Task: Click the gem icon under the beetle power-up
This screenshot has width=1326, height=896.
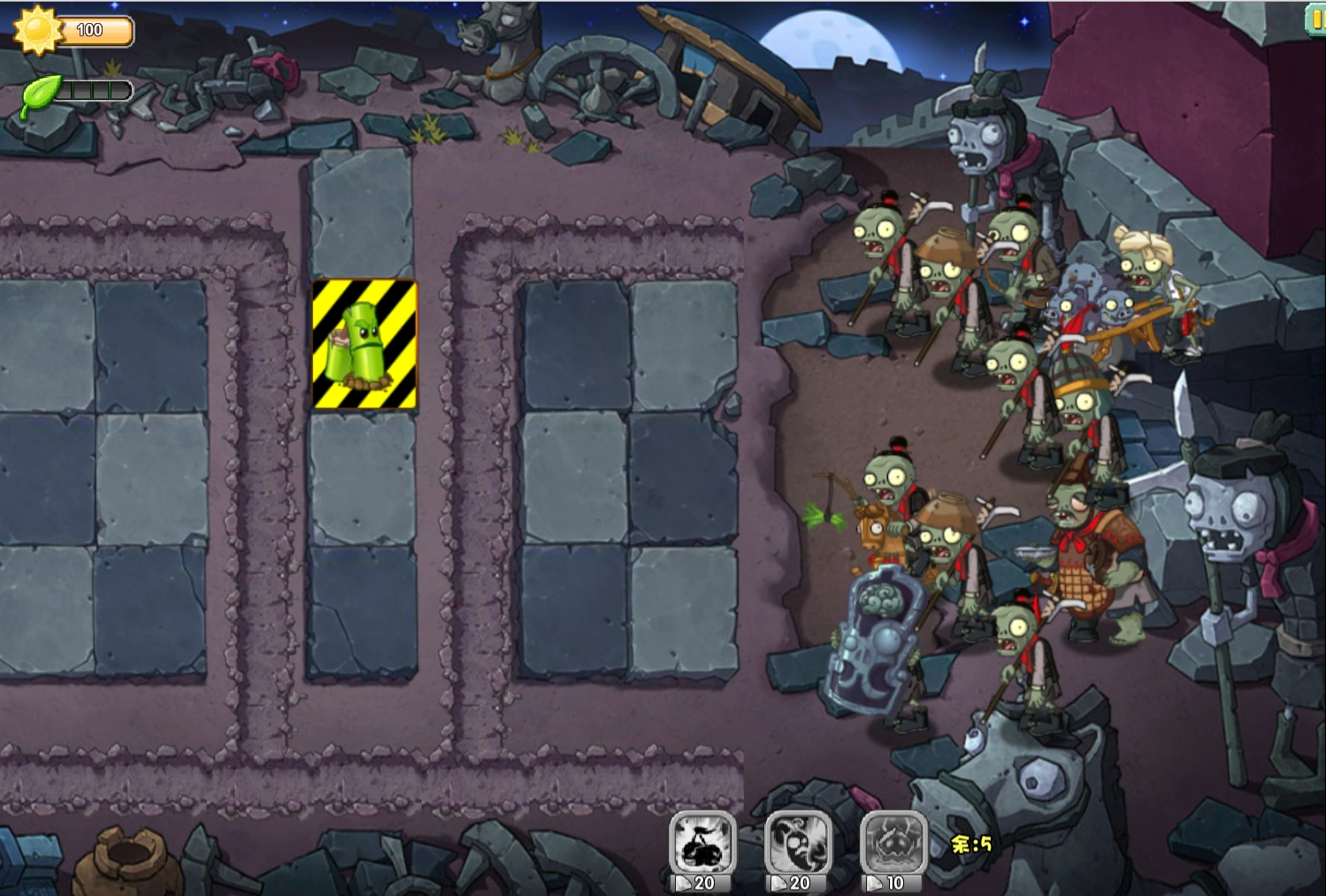Action: [x=876, y=882]
